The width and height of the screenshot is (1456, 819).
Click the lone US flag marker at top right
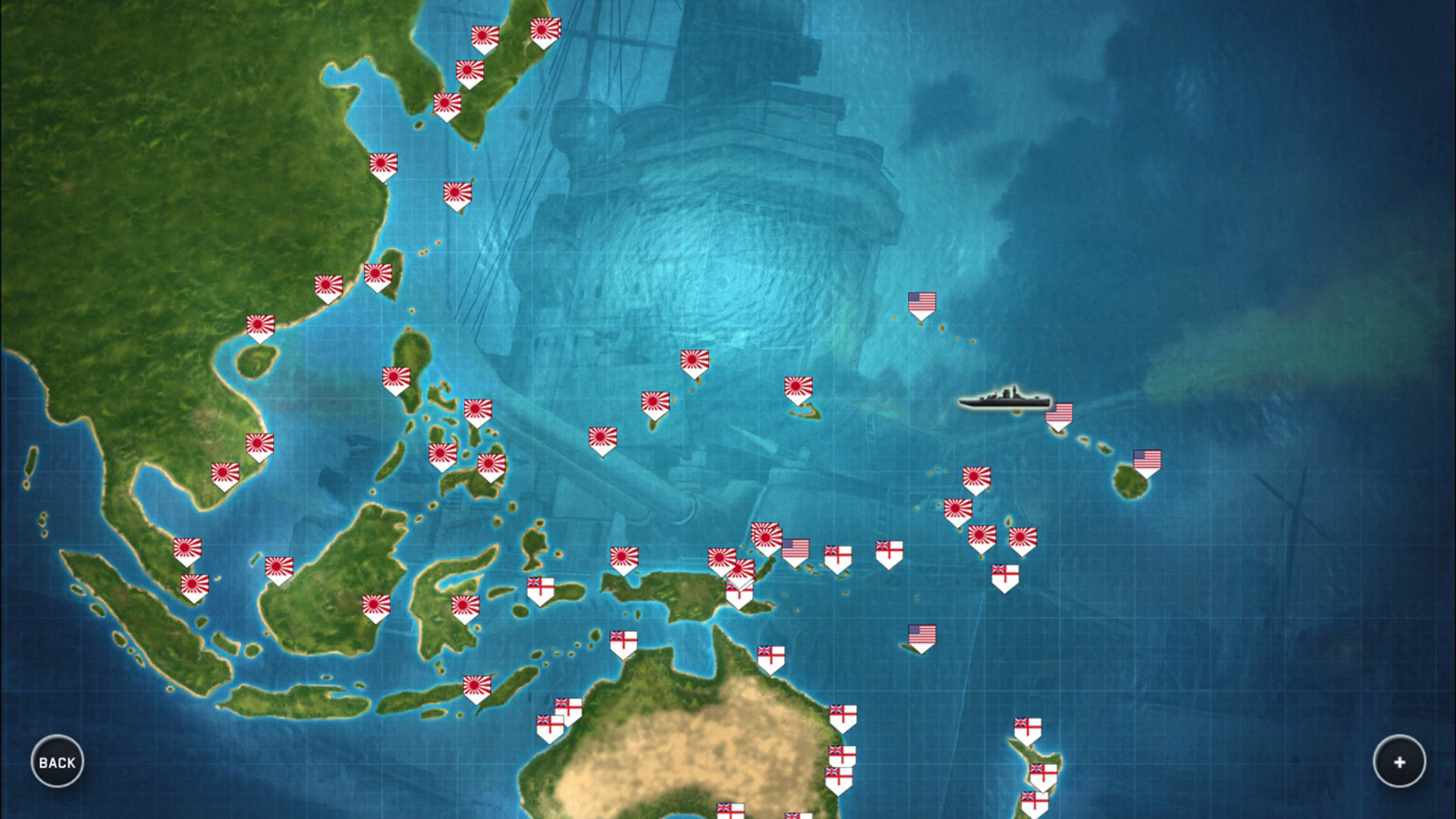921,302
